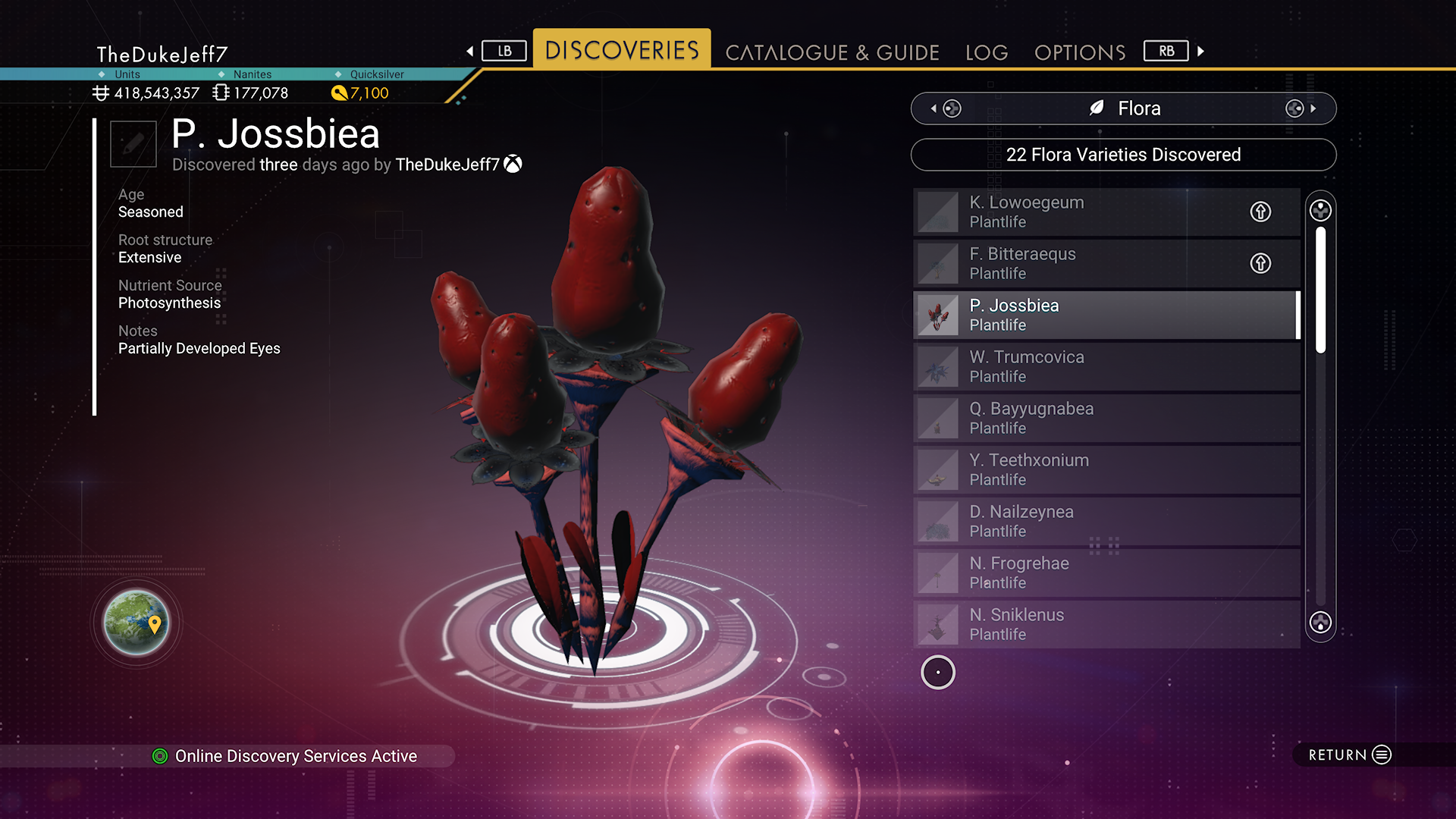Select the D. Nailzeynea row
The width and height of the screenshot is (1456, 819).
pos(1106,521)
